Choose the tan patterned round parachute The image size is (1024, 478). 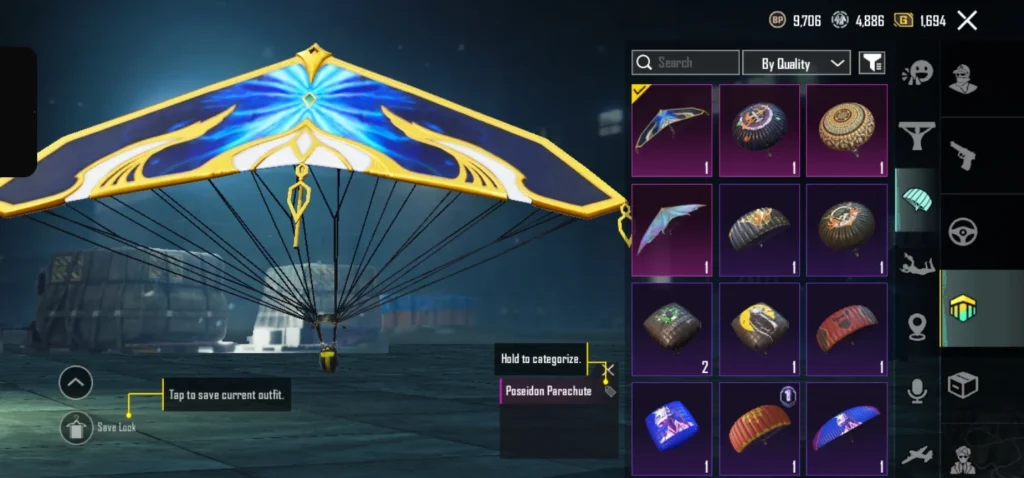click(x=847, y=130)
